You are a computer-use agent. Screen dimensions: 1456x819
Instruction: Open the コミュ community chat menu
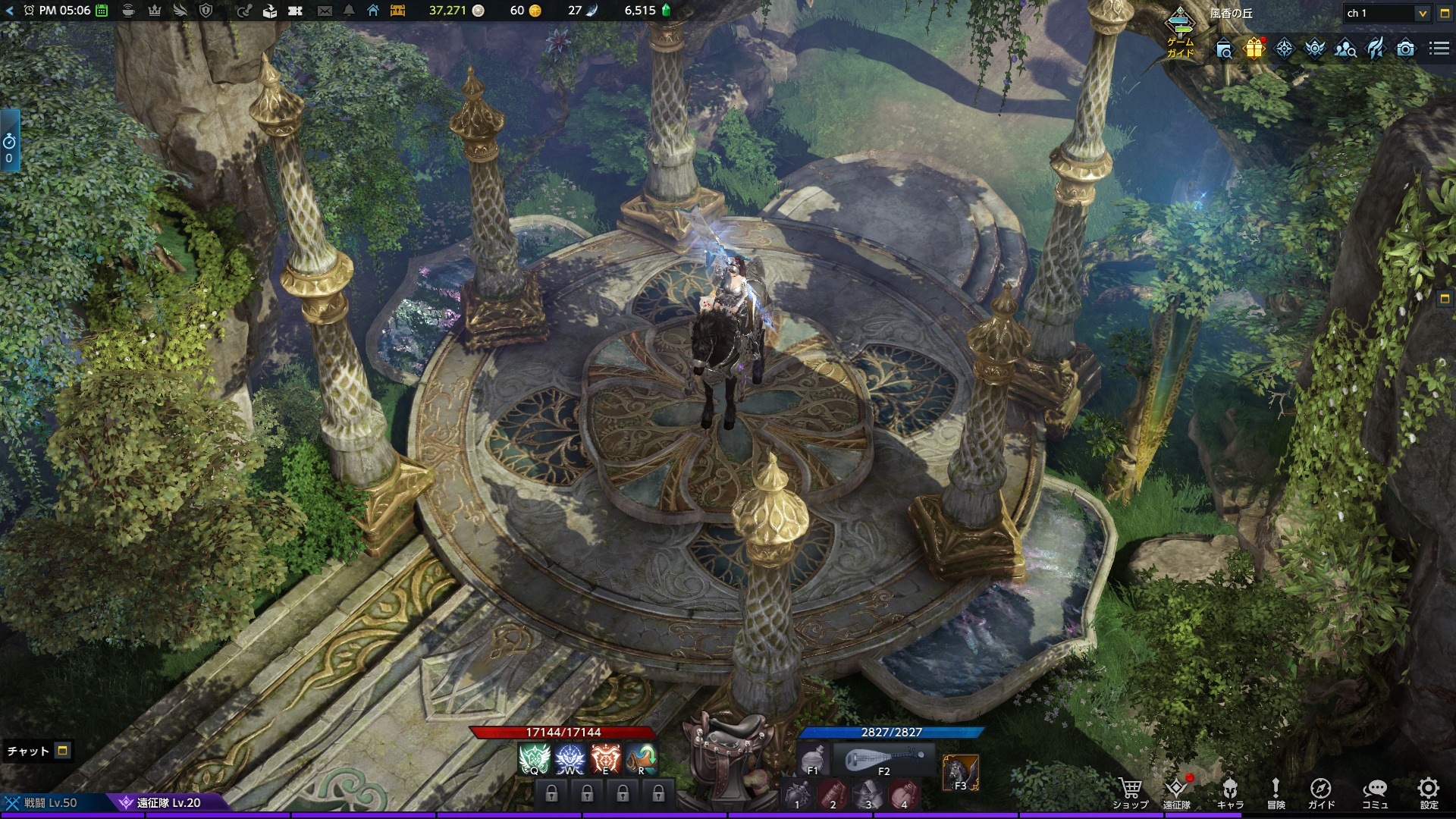pyautogui.click(x=1375, y=792)
